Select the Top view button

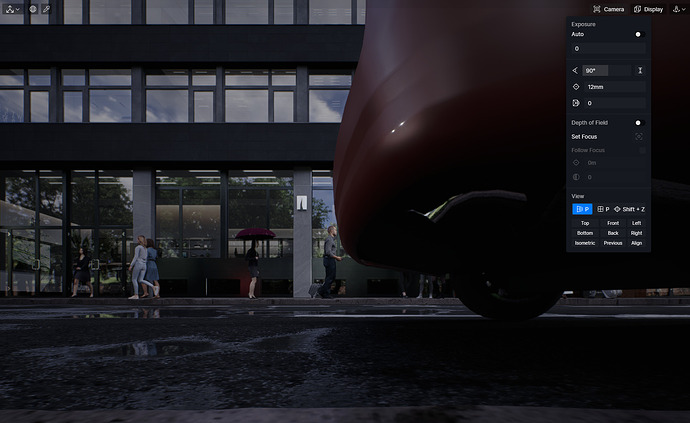[x=585, y=222]
